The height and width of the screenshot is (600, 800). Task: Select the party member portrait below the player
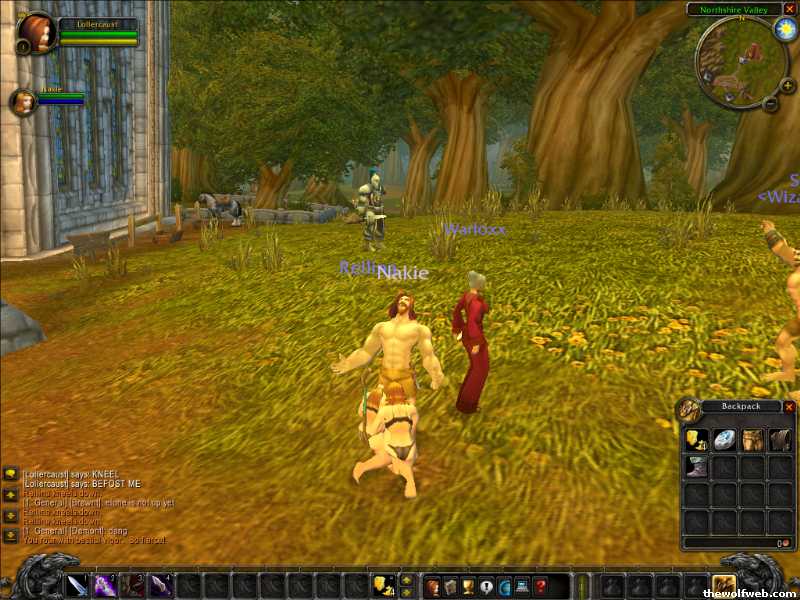pos(23,101)
